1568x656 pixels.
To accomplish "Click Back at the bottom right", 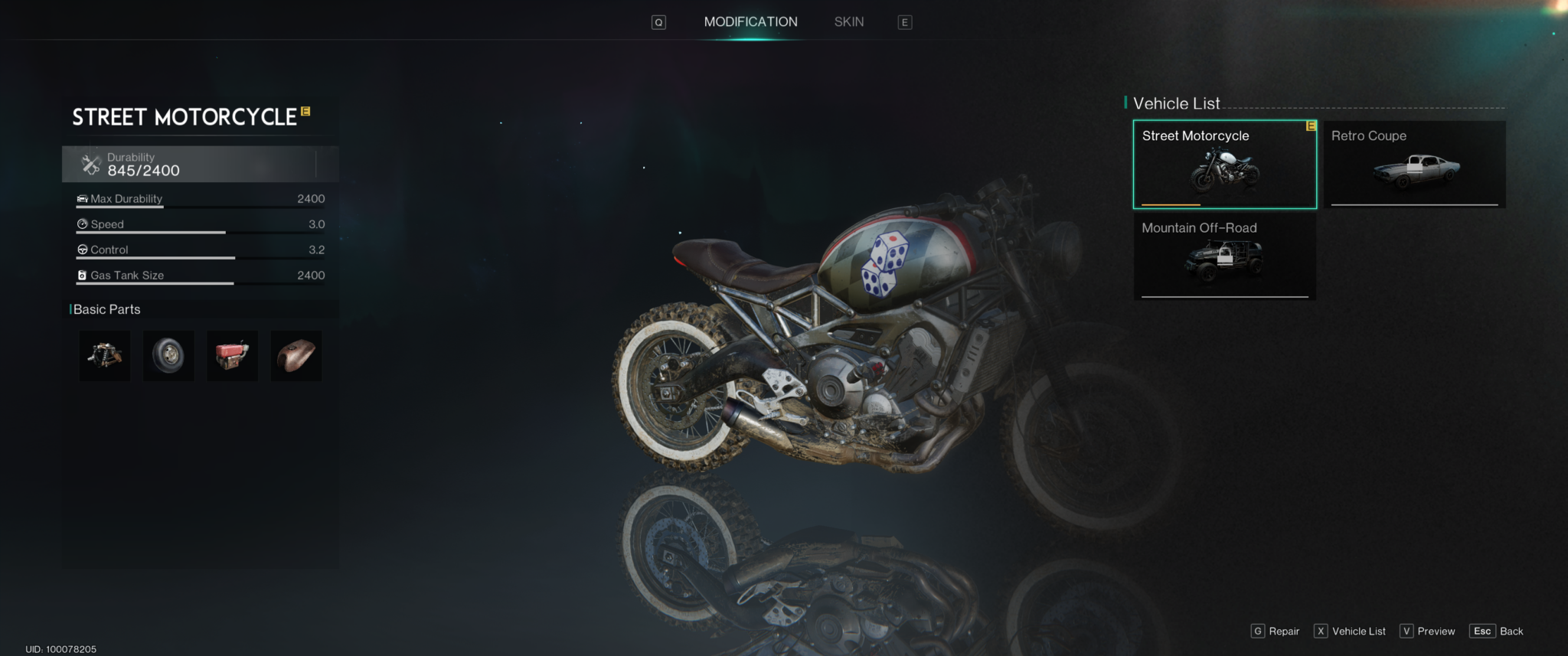I will point(1497,631).
